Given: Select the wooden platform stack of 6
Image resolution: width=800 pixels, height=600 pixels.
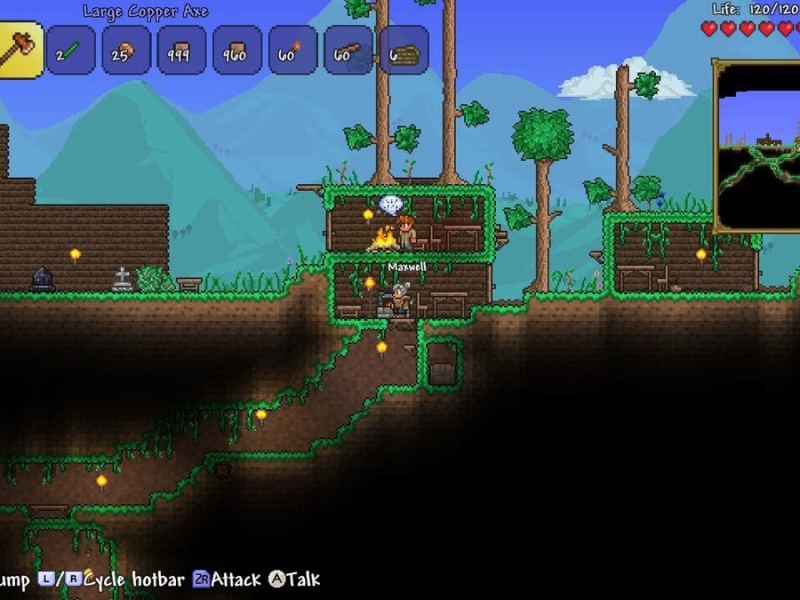Looking at the screenshot, I should (x=404, y=50).
